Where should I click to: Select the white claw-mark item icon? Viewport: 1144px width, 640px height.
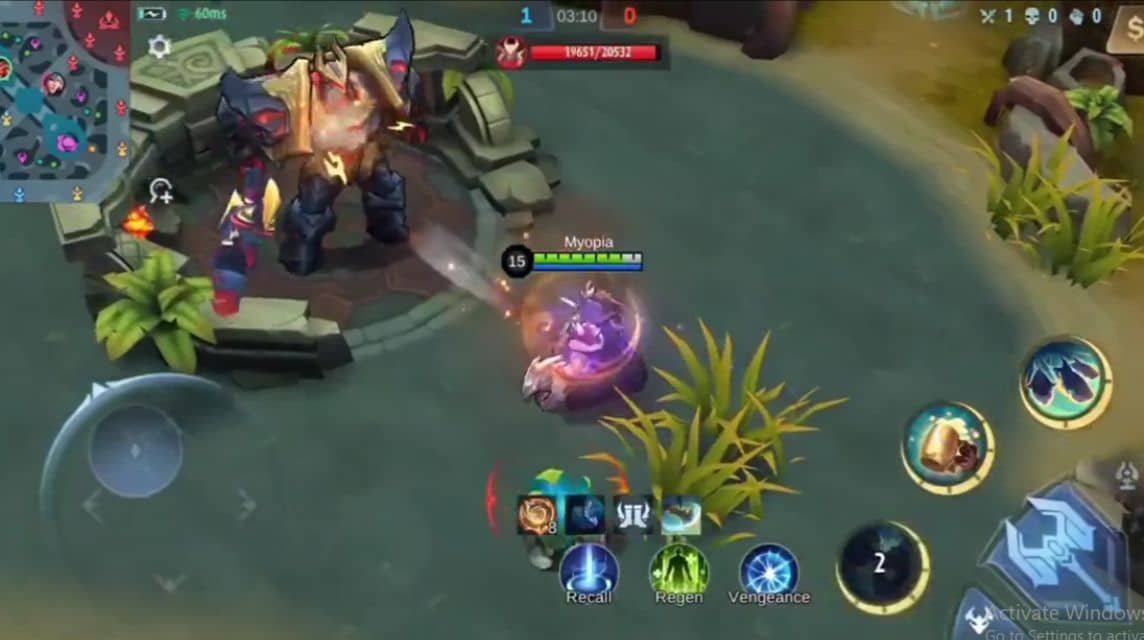point(633,514)
